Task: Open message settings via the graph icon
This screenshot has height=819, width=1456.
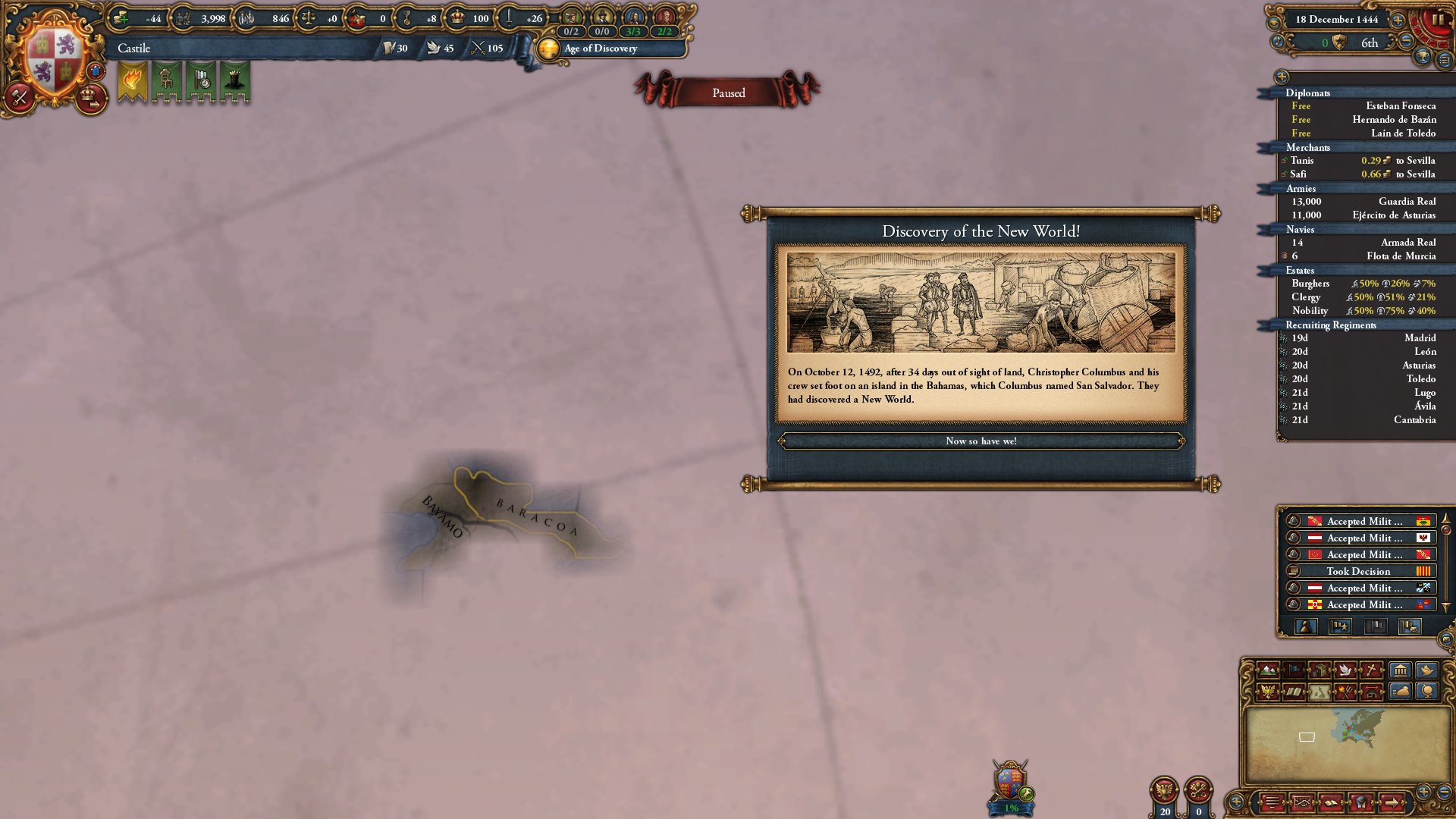Action: pos(1301,803)
